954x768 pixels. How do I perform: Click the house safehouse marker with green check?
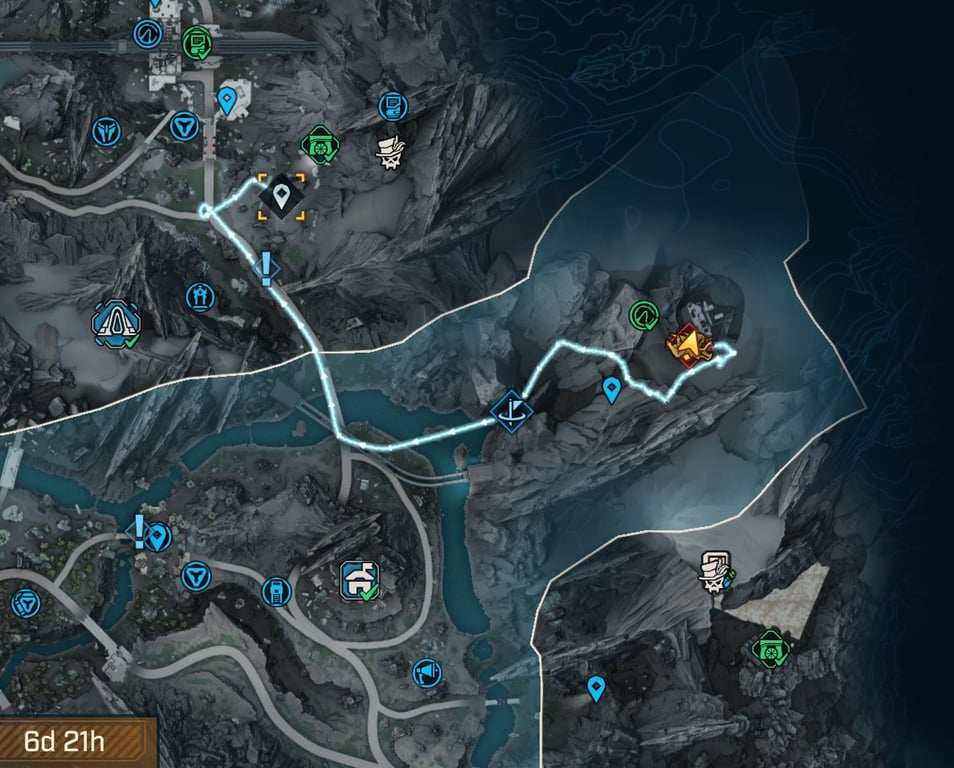tap(359, 579)
